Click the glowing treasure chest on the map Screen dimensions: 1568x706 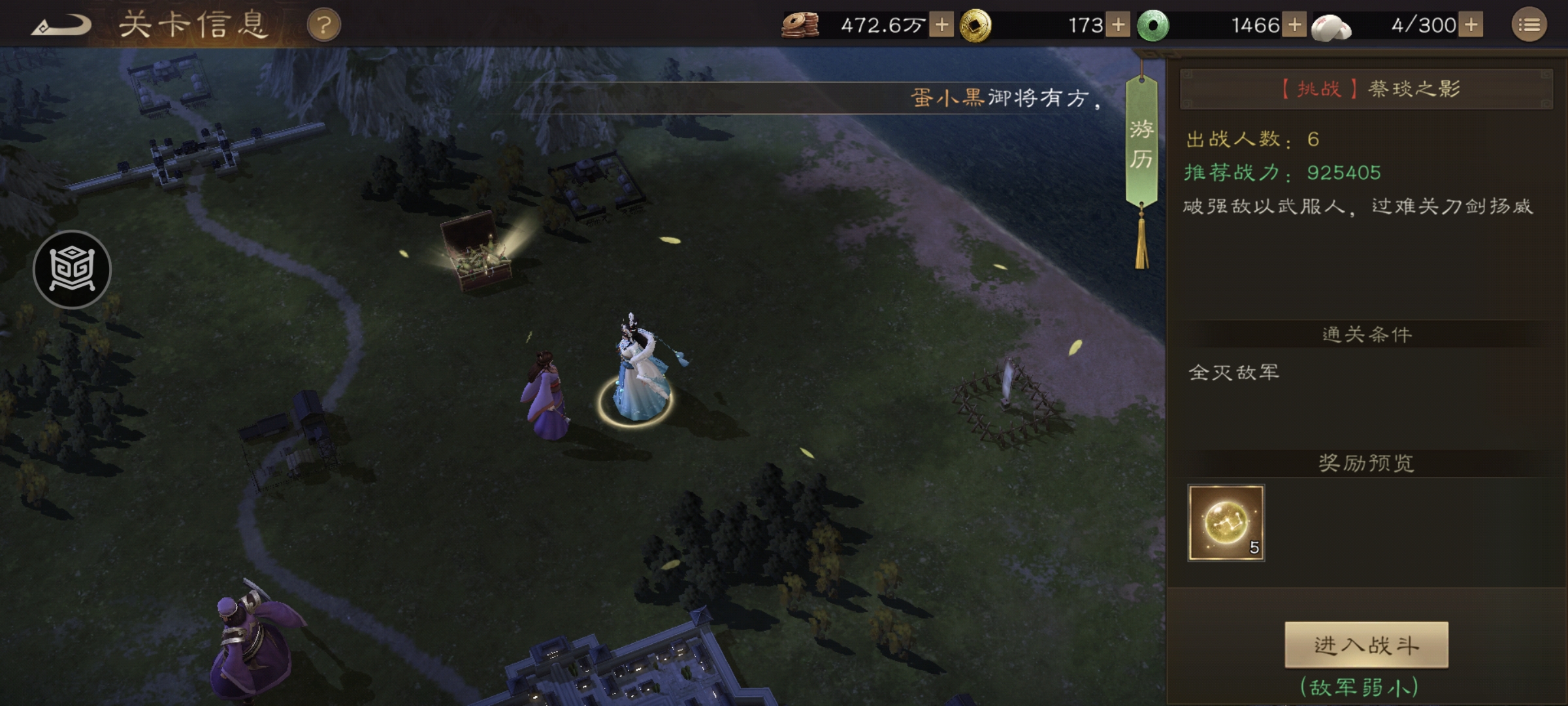[x=476, y=261]
